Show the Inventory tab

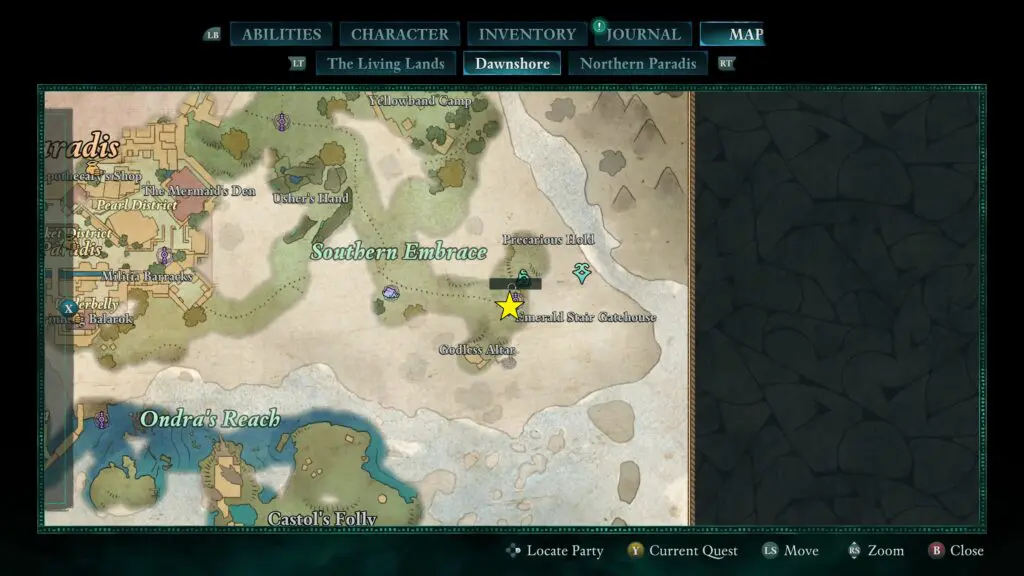coord(527,34)
